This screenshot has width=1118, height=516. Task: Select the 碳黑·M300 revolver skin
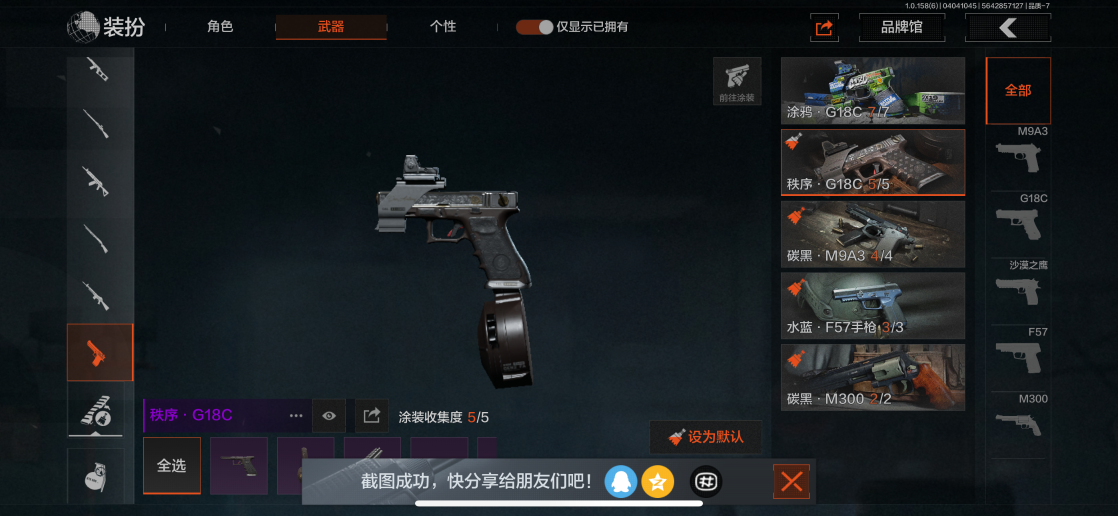coord(872,377)
